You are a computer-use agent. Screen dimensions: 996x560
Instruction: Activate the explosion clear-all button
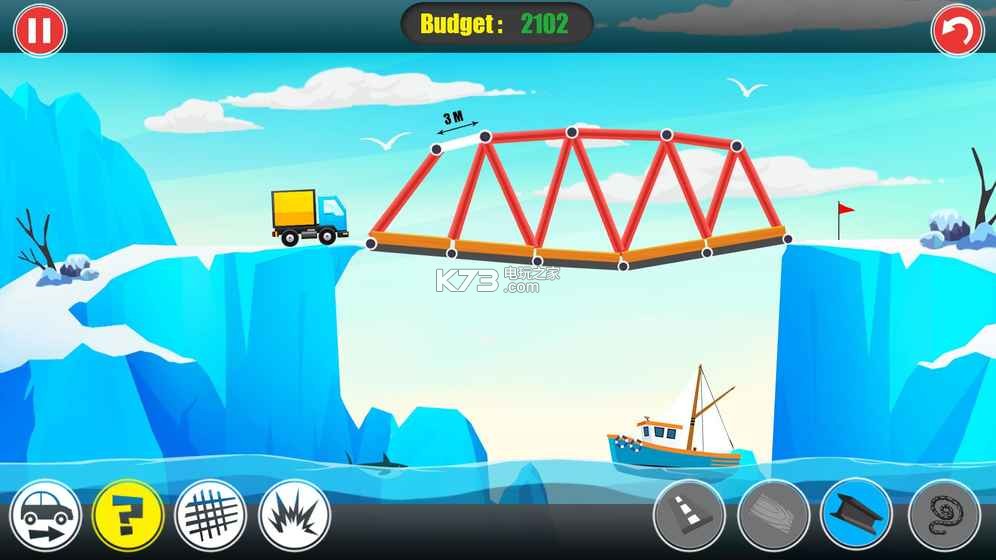pyautogui.click(x=294, y=517)
